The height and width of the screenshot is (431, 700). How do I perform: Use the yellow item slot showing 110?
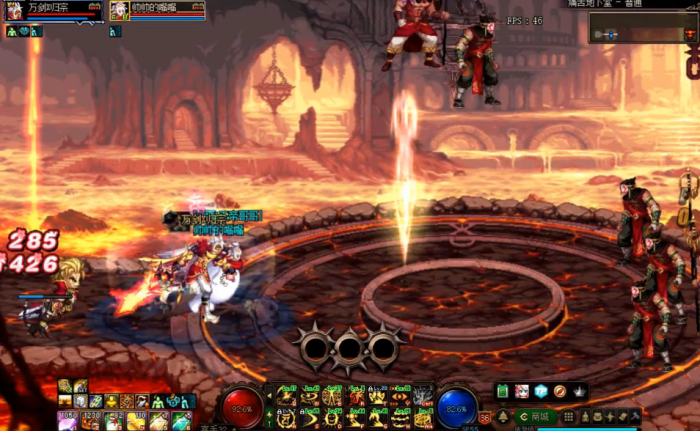pos(134,421)
